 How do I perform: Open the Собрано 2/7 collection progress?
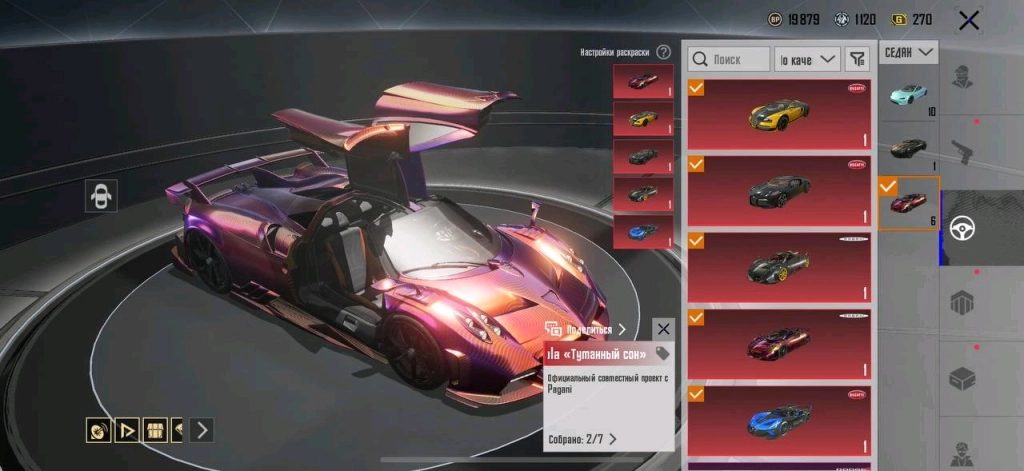tap(582, 438)
